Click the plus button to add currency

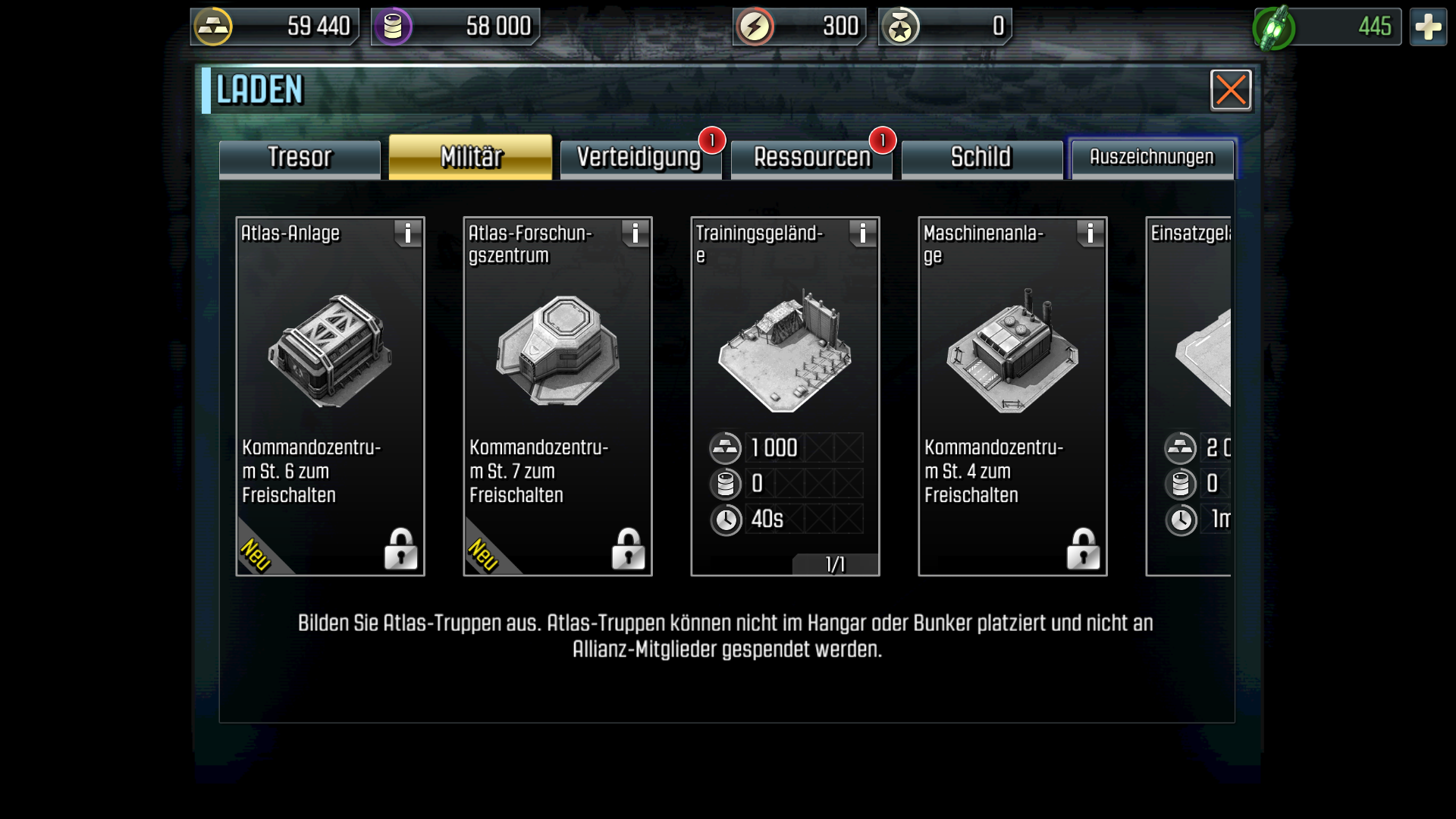coord(1428,27)
